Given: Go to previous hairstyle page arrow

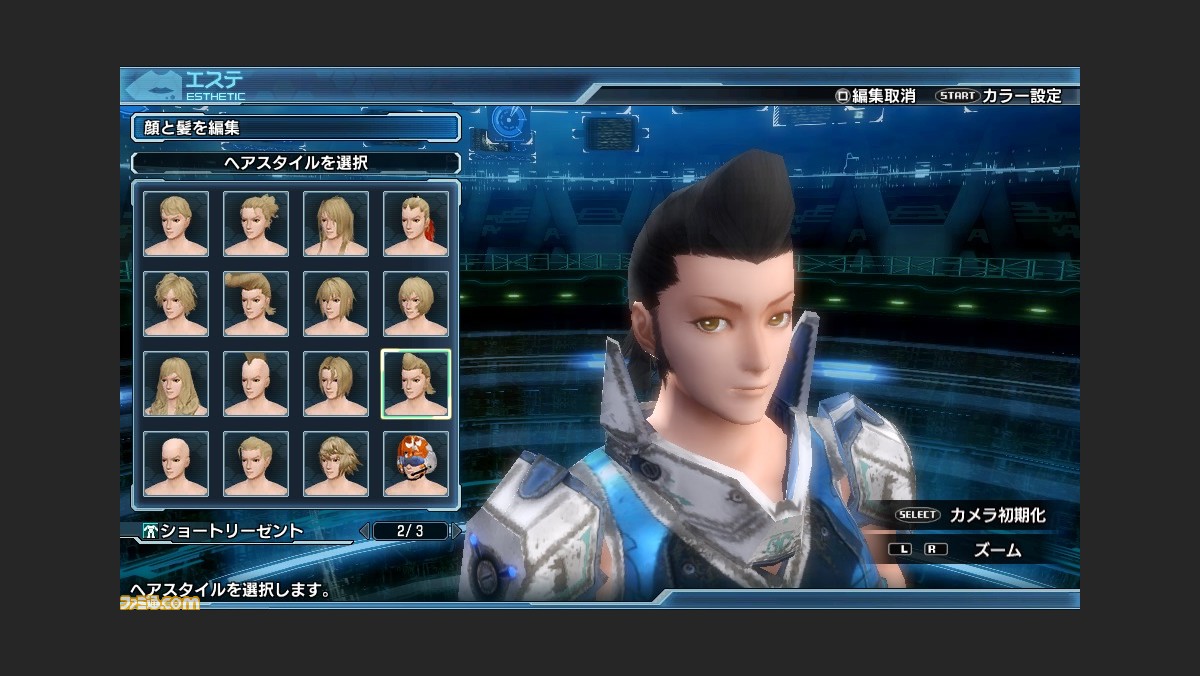Looking at the screenshot, I should 364,531.
